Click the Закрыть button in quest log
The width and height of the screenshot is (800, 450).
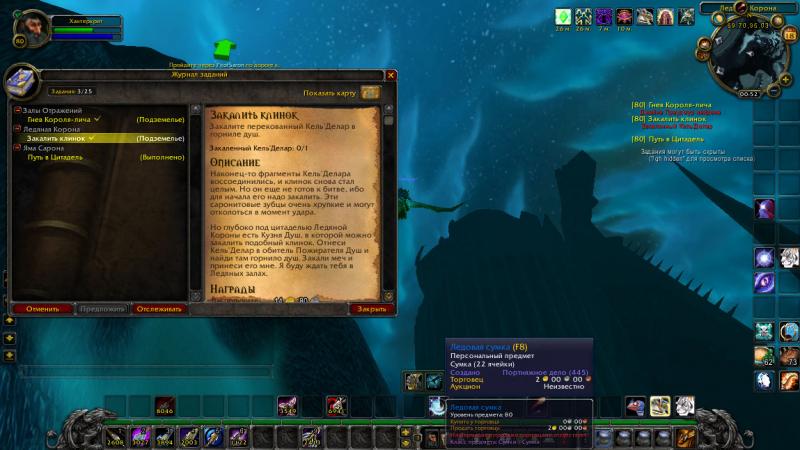pos(372,309)
